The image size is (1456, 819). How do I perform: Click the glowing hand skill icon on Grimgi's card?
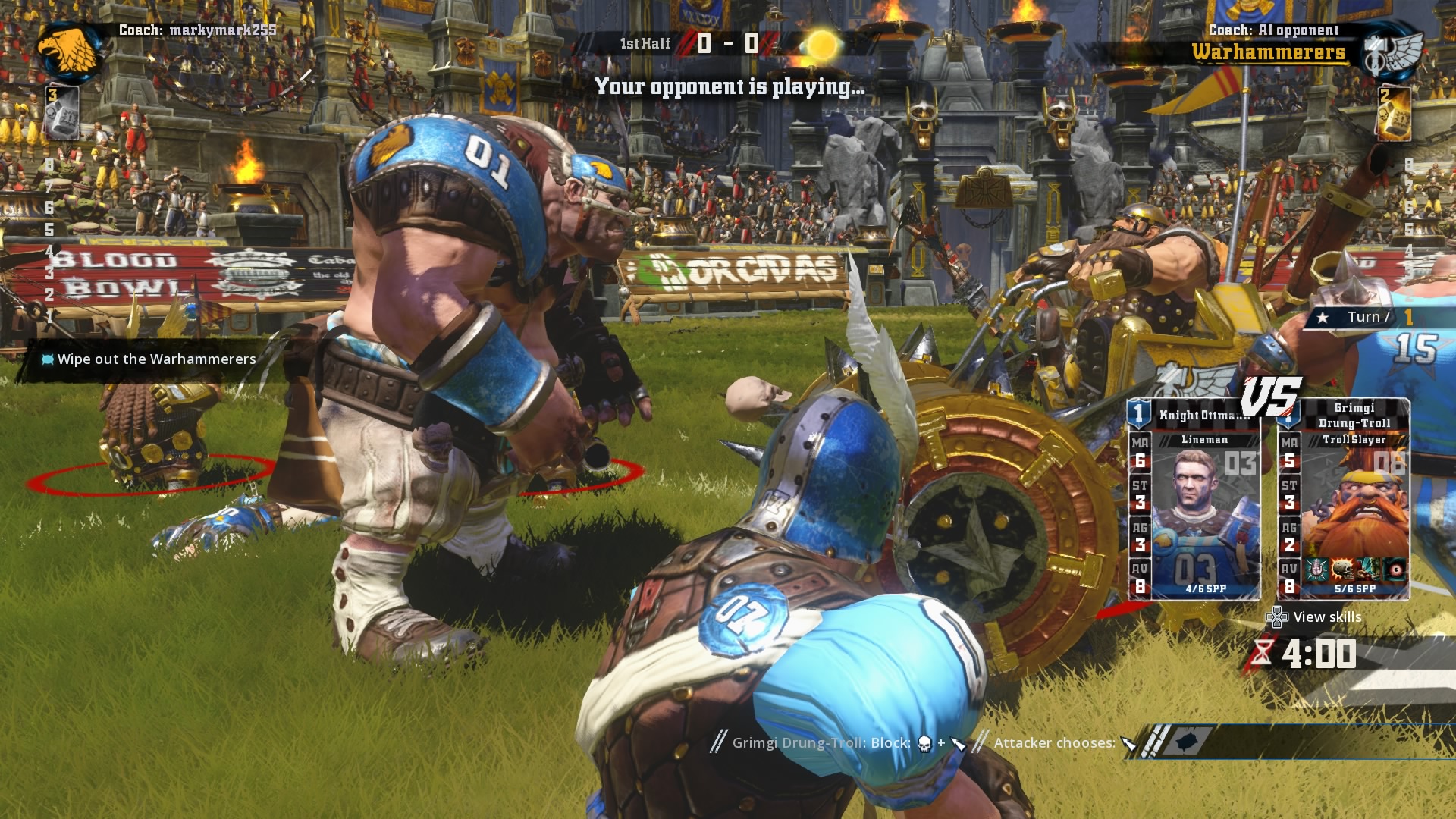pos(1316,570)
